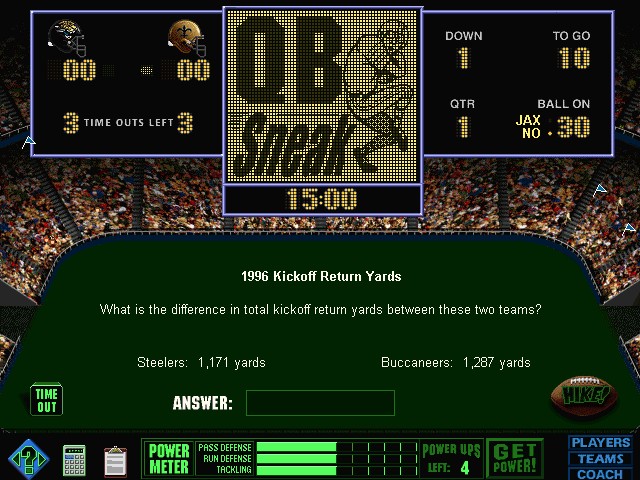Open help with the question mark icon
The image size is (640, 480).
click(28, 459)
